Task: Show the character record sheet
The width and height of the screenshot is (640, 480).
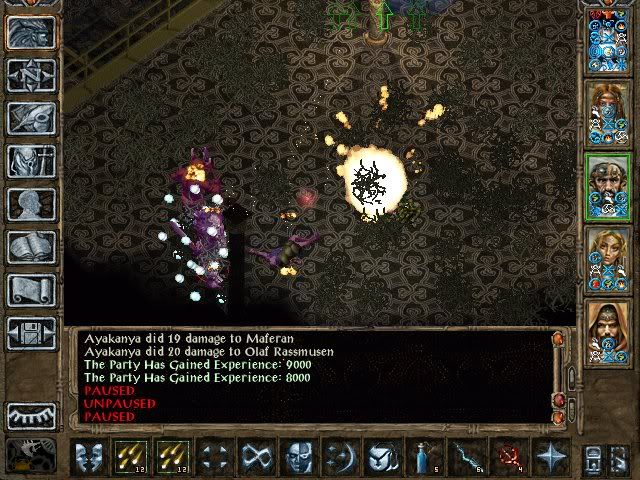Action: tap(31, 203)
